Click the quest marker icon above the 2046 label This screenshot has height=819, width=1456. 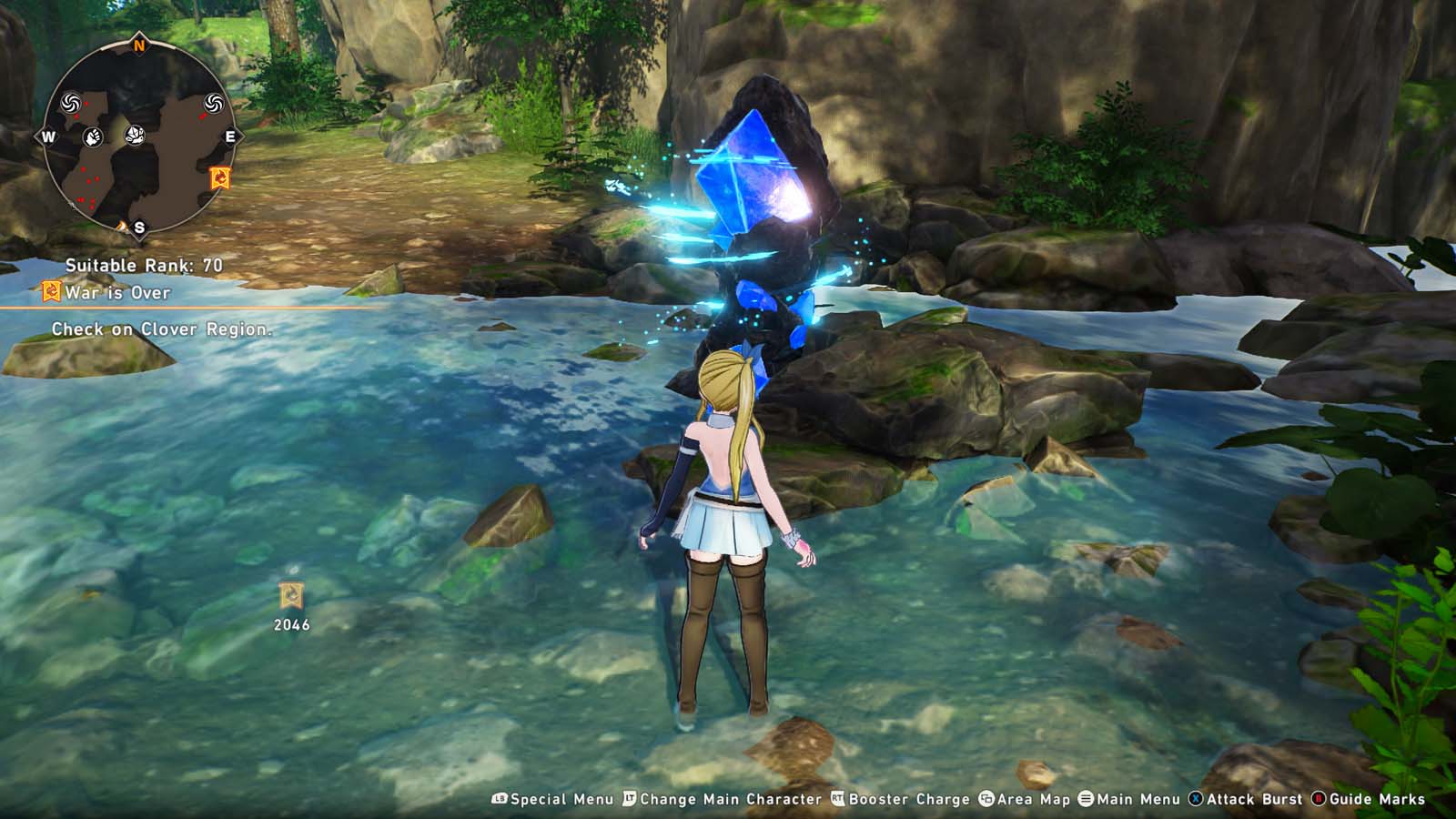289,596
